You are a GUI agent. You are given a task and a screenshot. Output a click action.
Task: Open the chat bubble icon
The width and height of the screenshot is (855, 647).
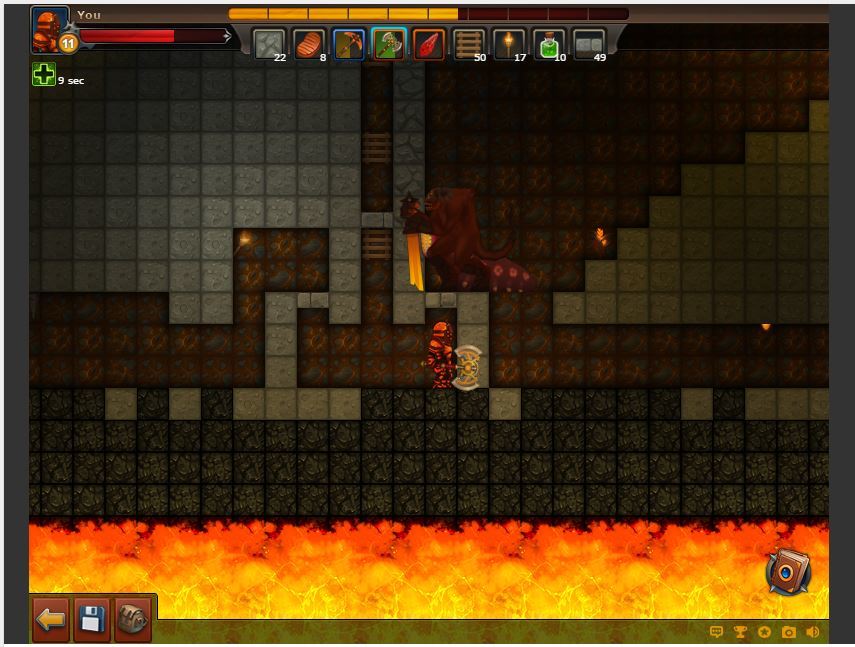[716, 632]
